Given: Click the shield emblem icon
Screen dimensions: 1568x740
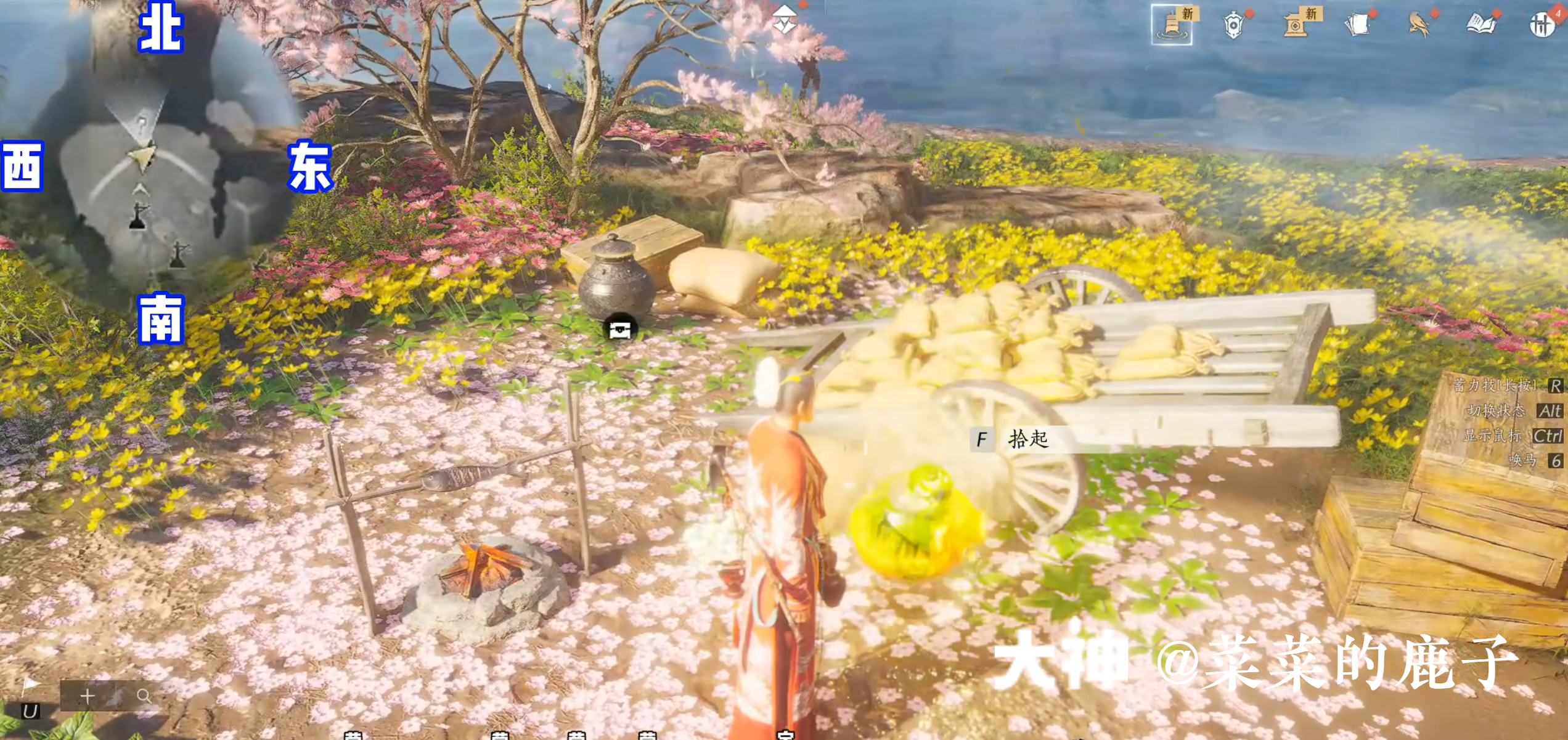Looking at the screenshot, I should click(x=1233, y=25).
